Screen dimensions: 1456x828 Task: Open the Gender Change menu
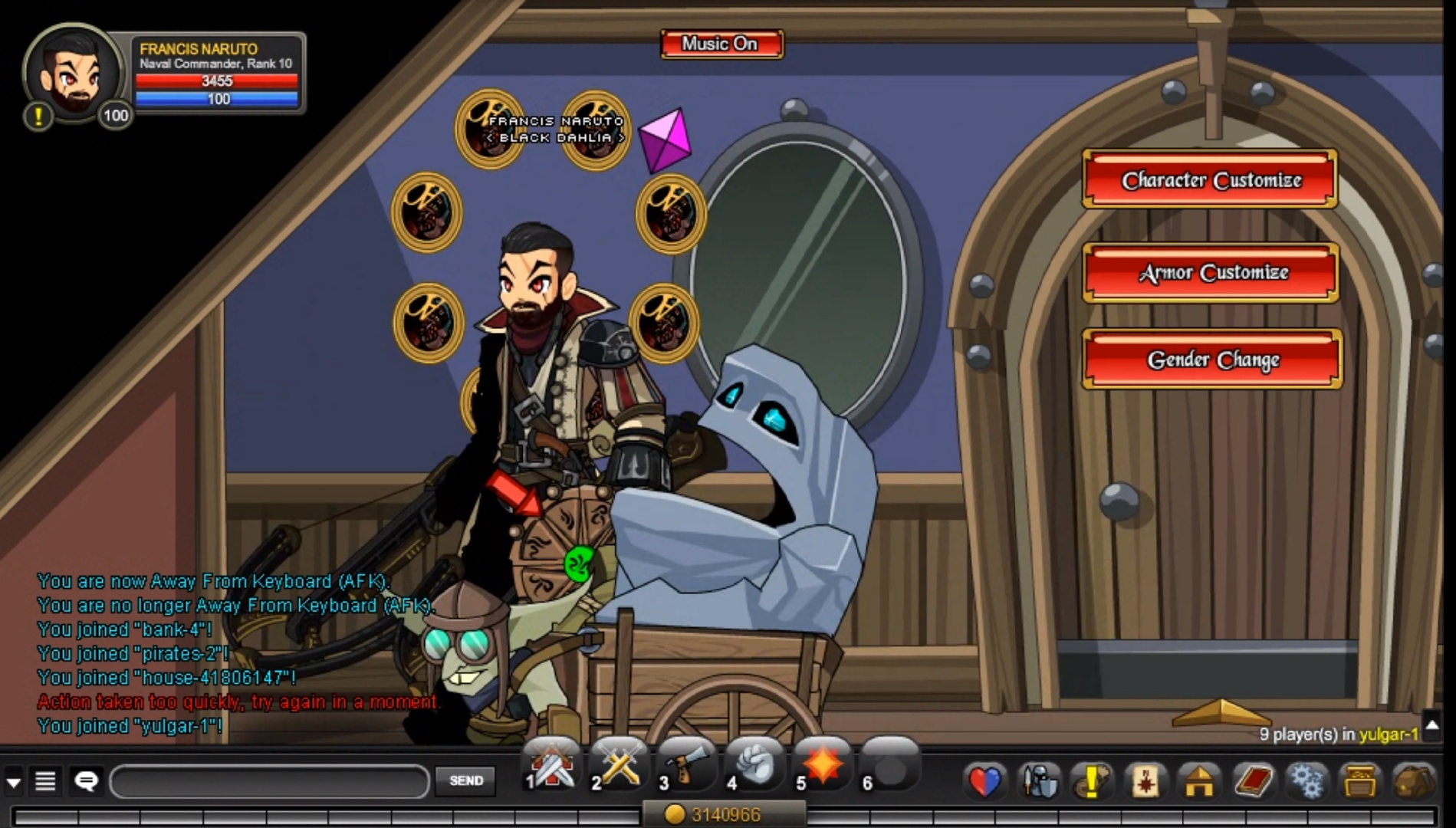(x=1211, y=359)
